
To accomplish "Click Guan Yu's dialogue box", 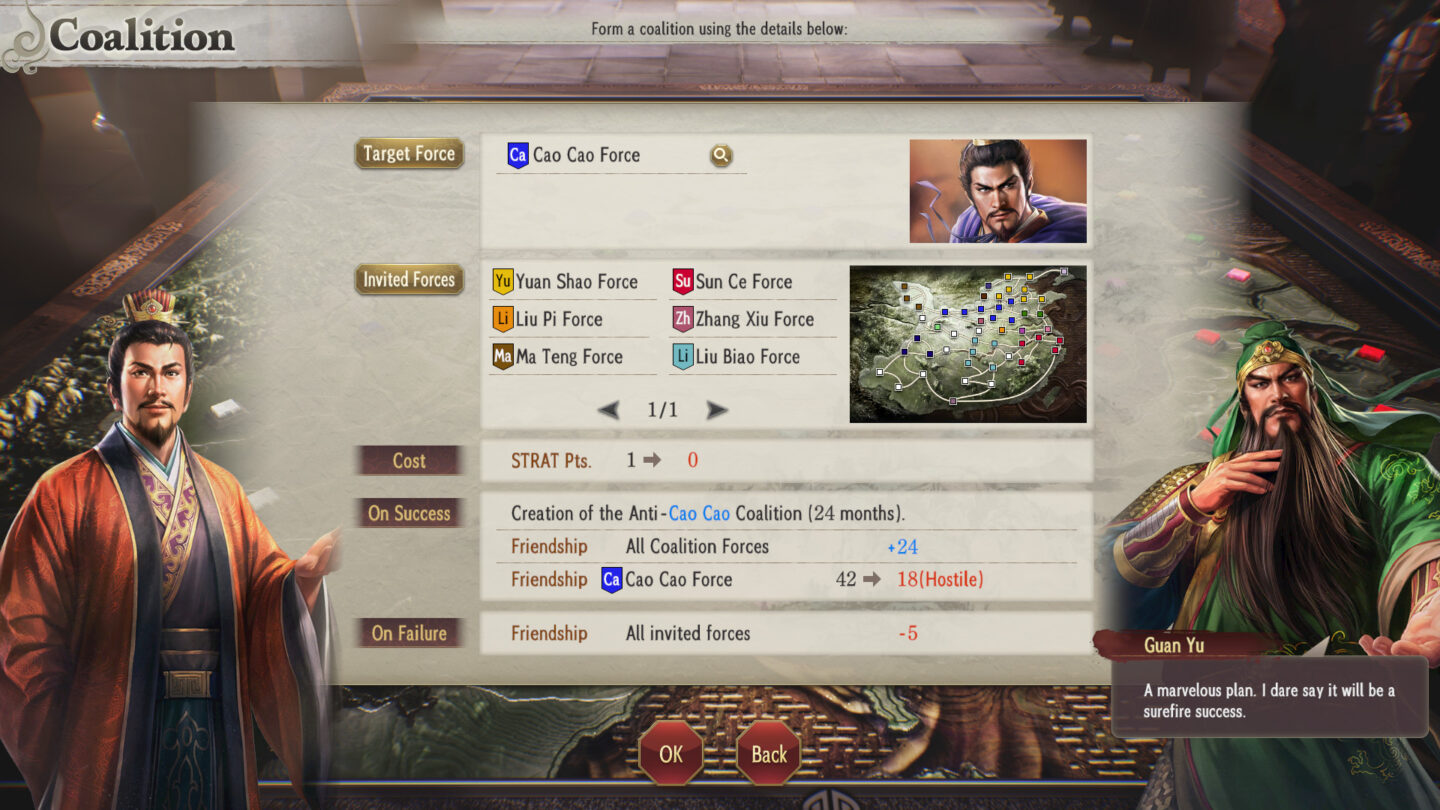I will (1268, 698).
